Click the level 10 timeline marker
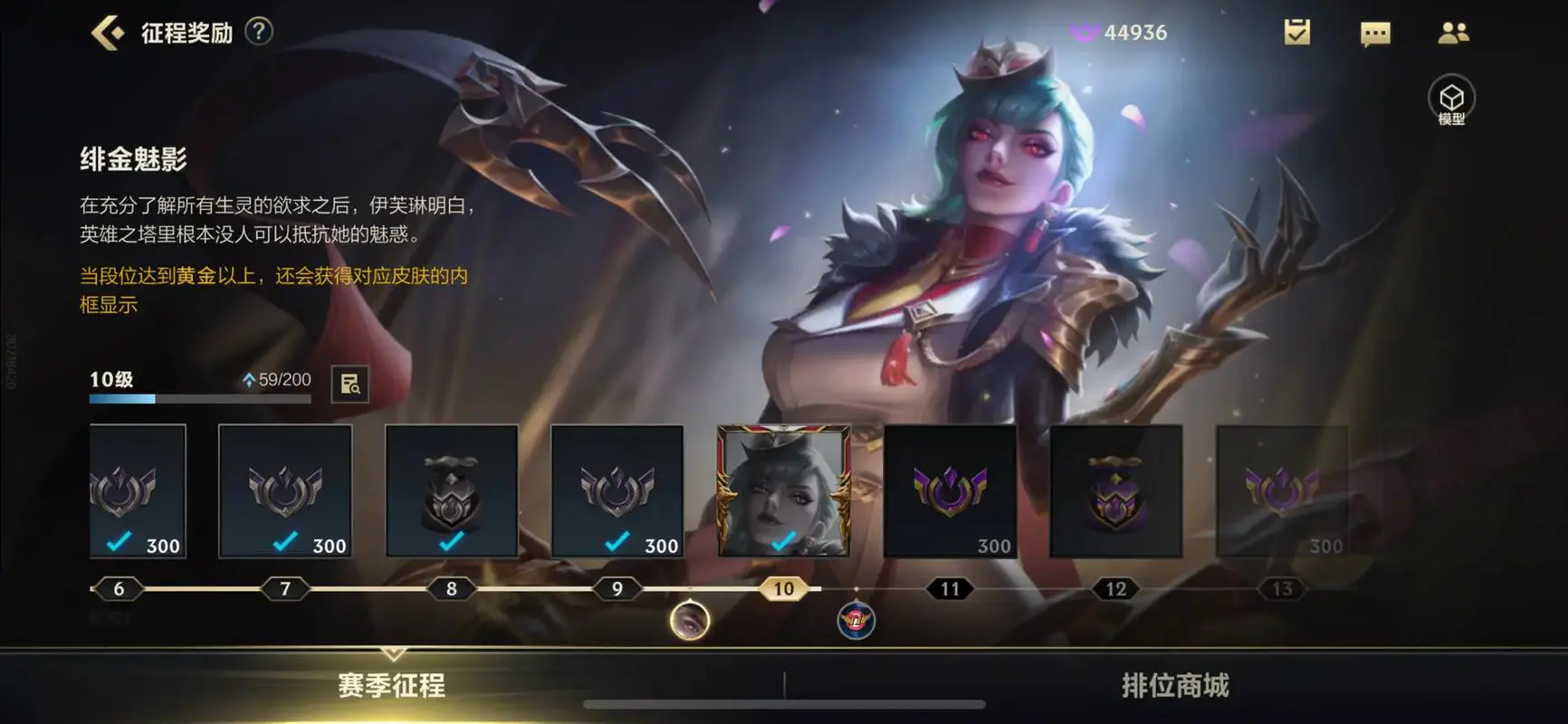This screenshot has width=1568, height=724. point(784,589)
